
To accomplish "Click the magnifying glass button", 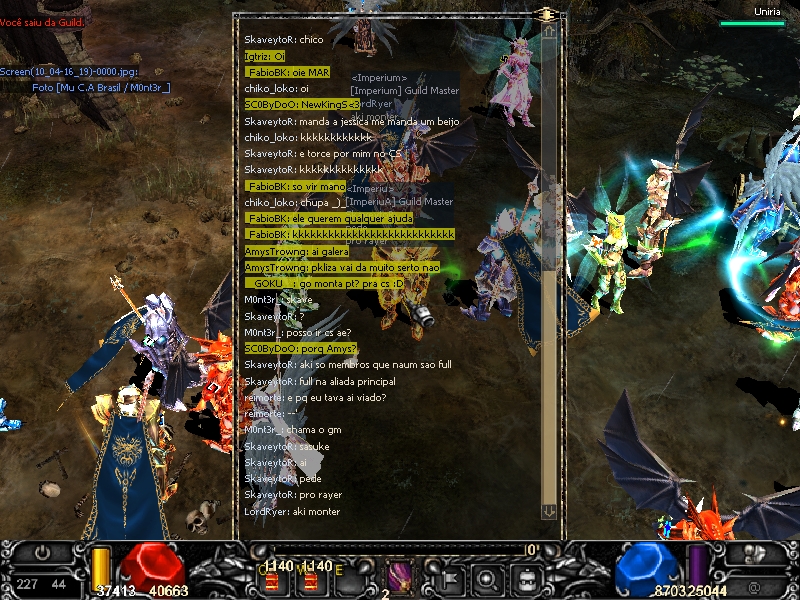I will click(x=487, y=578).
